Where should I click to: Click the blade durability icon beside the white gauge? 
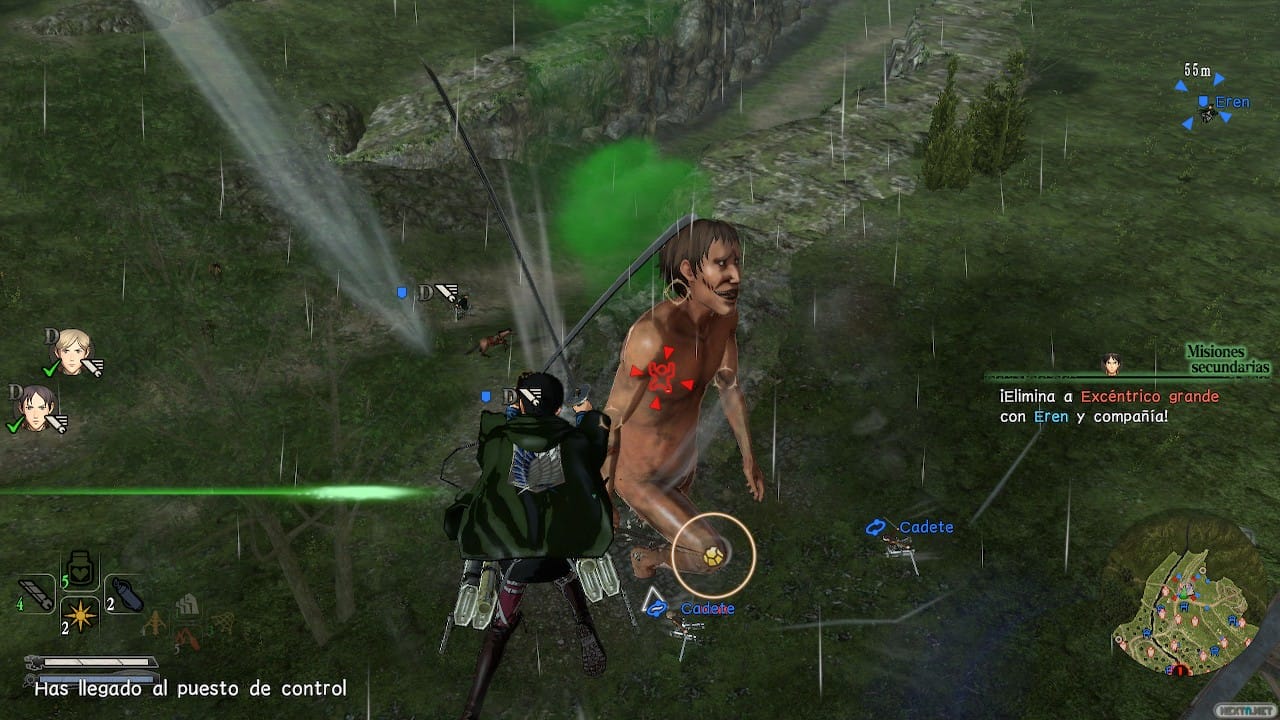(x=33, y=660)
